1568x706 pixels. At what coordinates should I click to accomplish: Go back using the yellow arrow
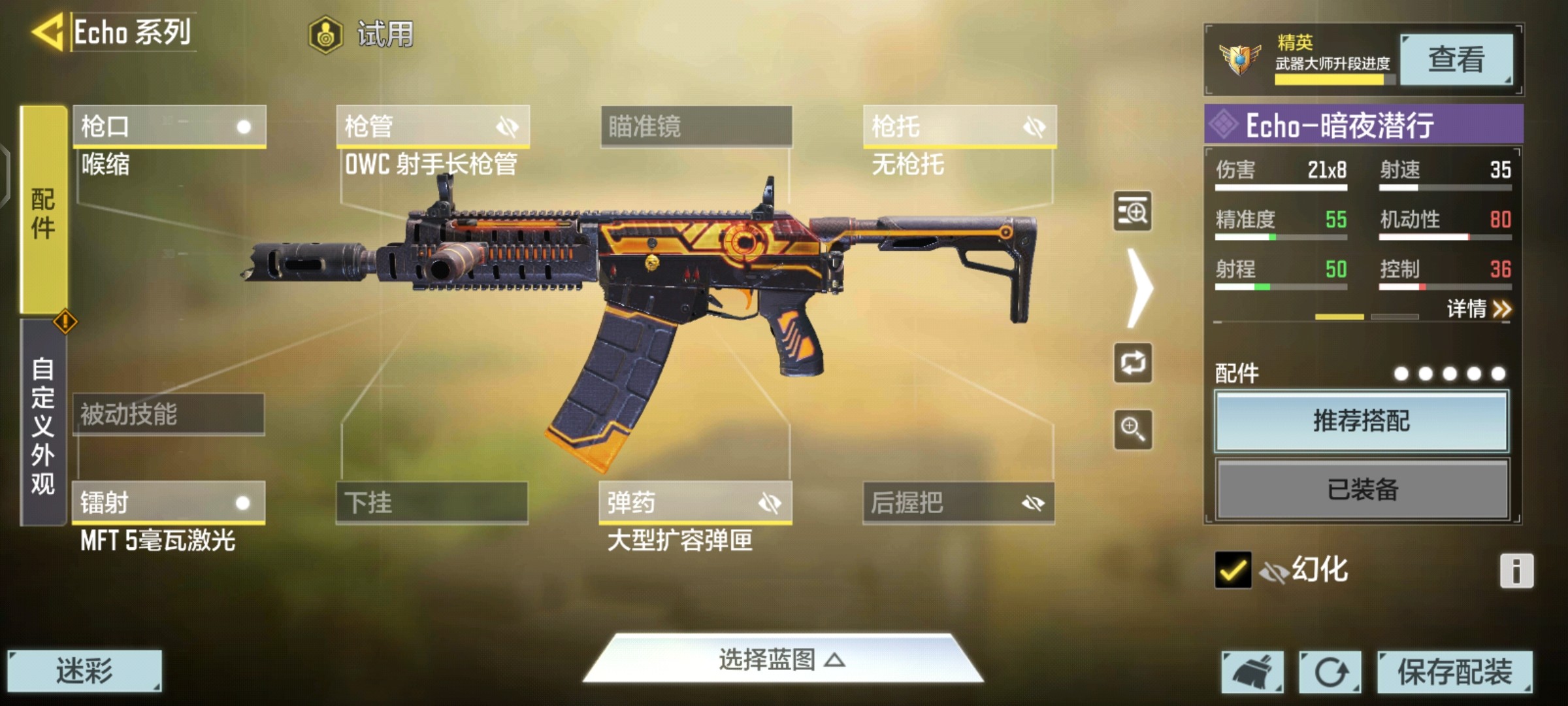(x=47, y=31)
